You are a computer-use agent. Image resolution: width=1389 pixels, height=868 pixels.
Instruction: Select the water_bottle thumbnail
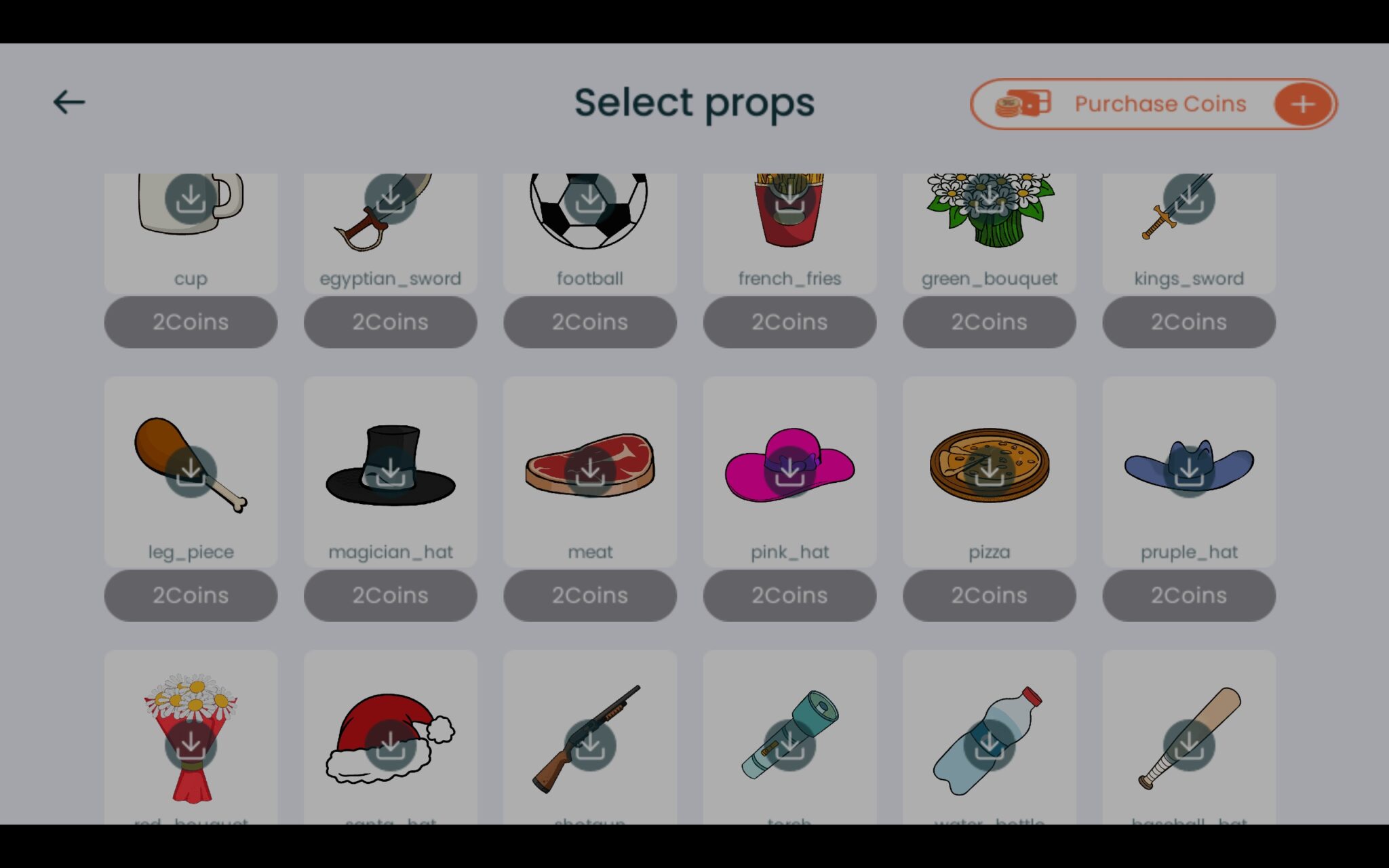click(990, 739)
